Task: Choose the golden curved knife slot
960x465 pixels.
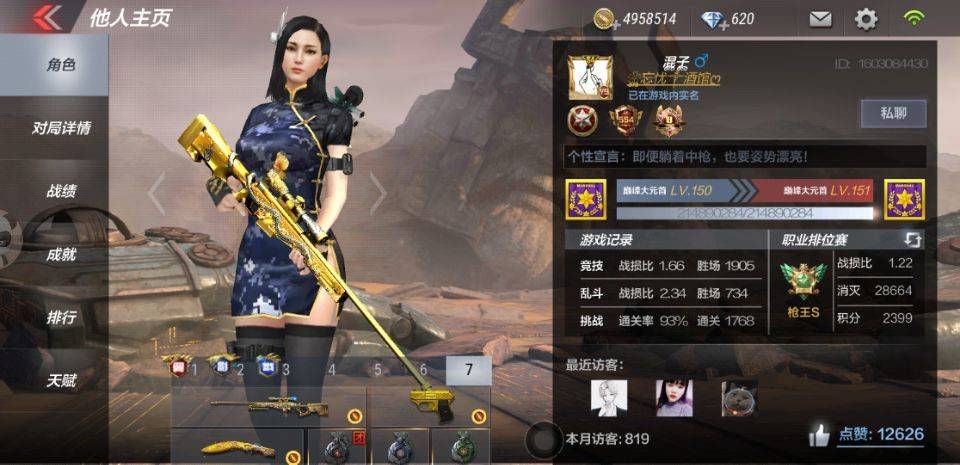Action: 238,448
